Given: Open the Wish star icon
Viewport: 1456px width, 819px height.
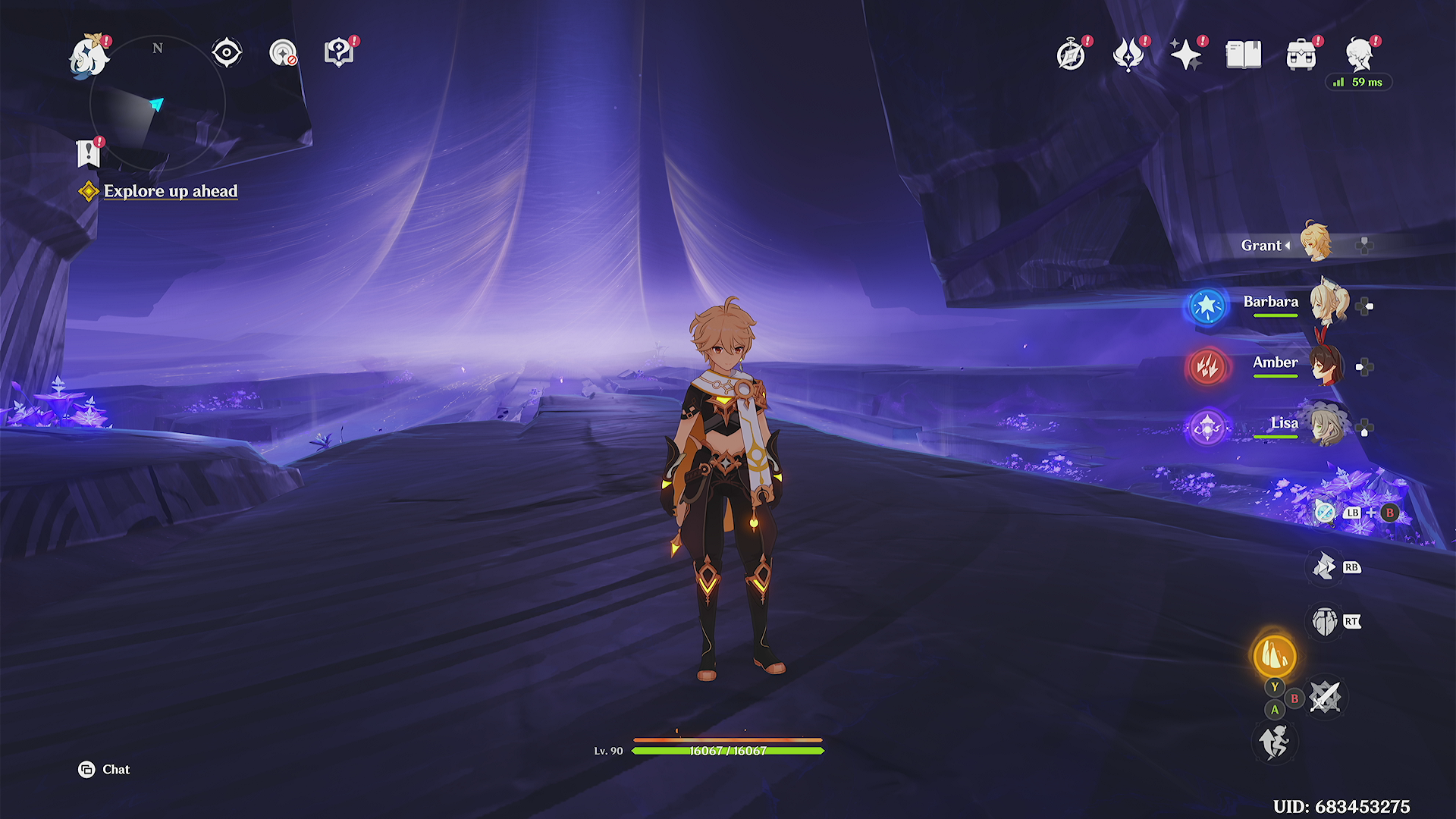Looking at the screenshot, I should 1185,55.
